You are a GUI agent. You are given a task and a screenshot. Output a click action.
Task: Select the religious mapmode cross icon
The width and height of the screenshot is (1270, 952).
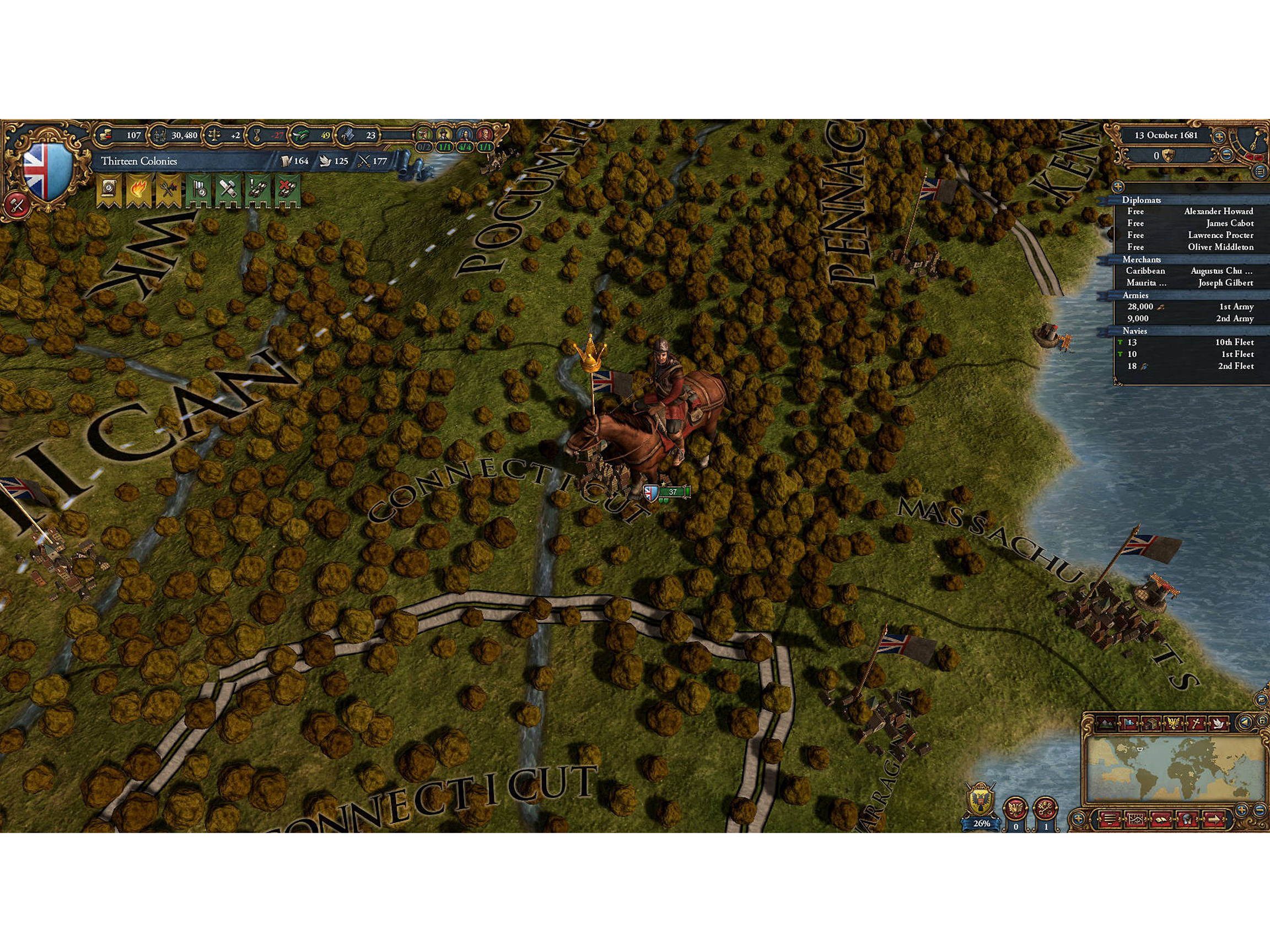(1198, 723)
